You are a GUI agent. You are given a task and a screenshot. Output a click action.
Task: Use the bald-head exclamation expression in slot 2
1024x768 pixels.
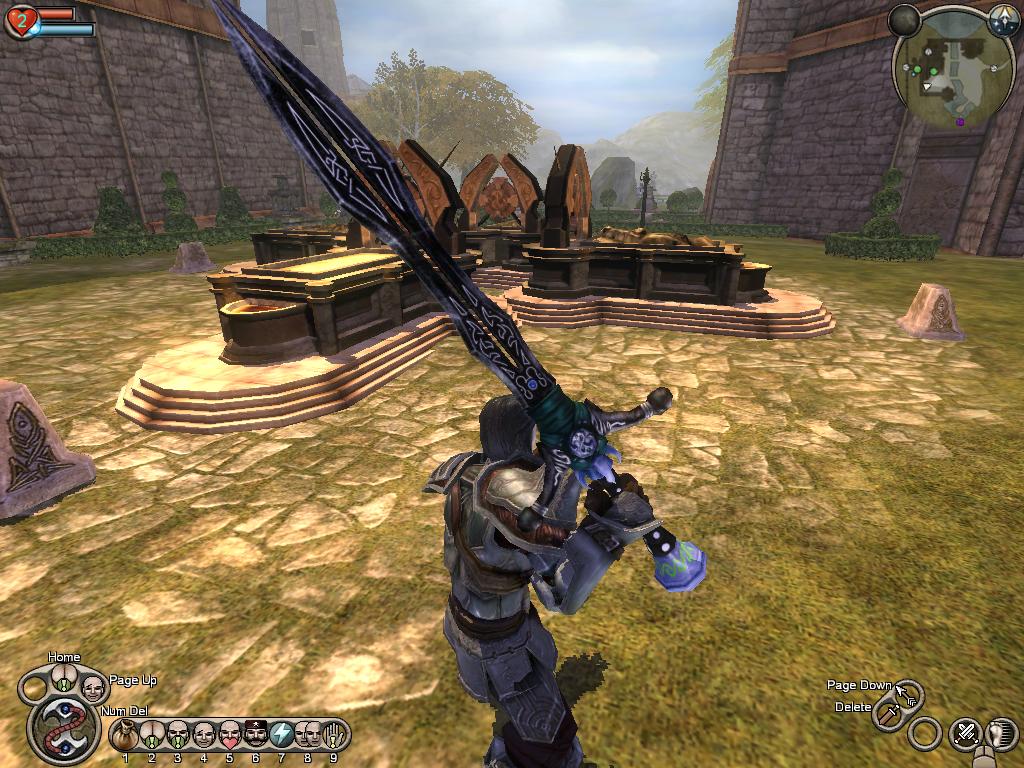click(152, 735)
